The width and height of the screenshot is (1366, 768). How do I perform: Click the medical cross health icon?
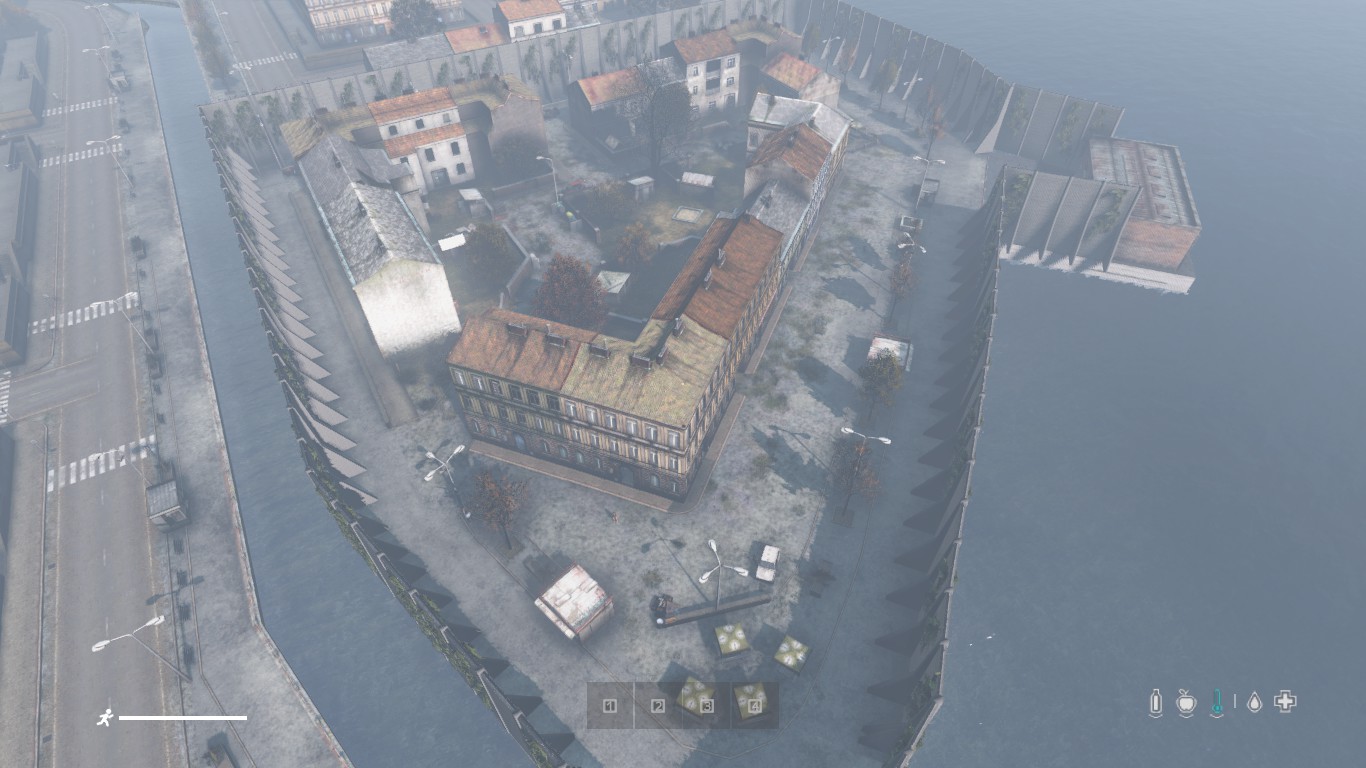tap(1285, 702)
